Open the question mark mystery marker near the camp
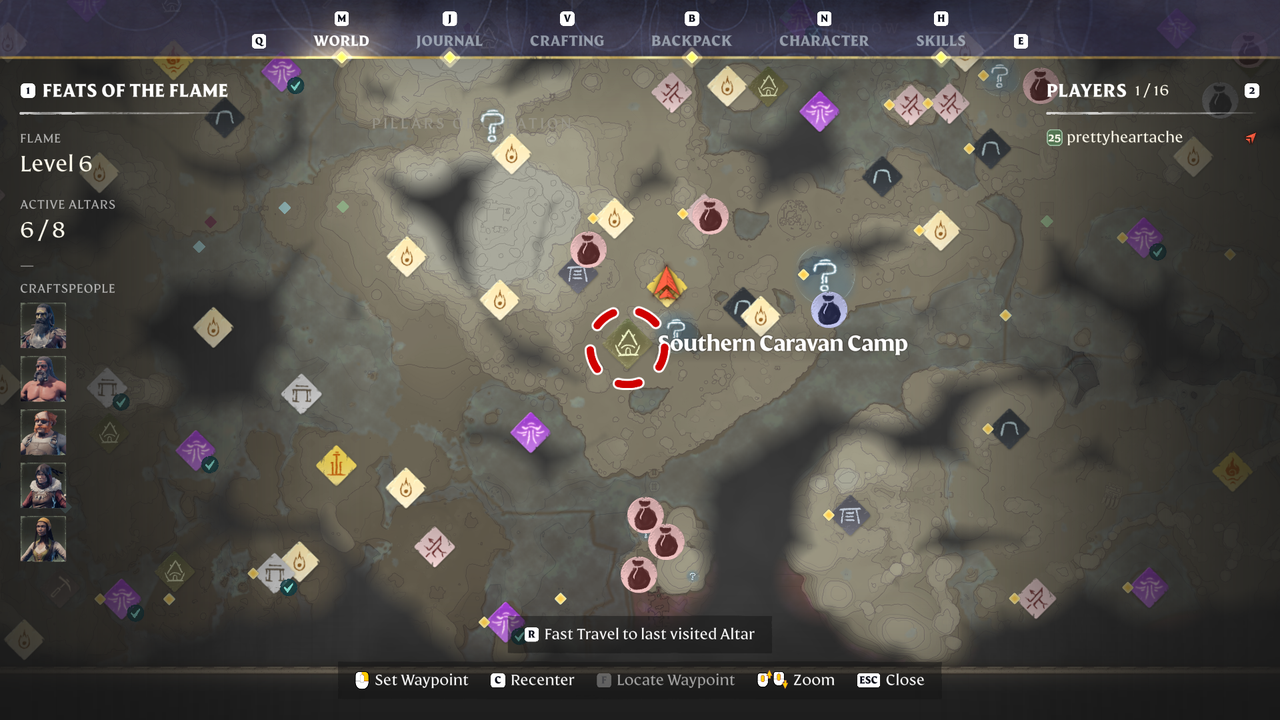 675,327
